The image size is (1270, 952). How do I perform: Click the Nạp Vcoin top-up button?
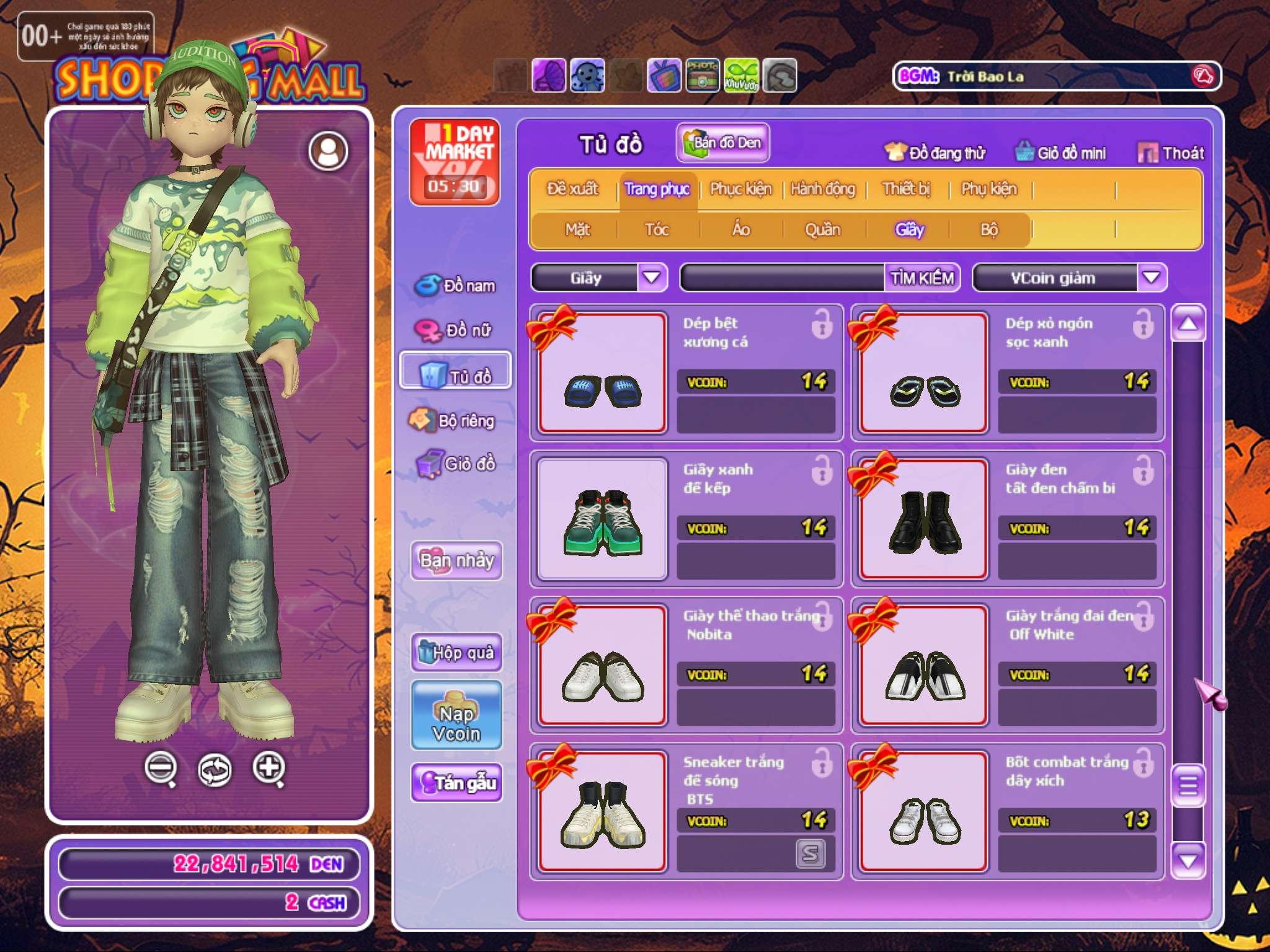[x=456, y=715]
